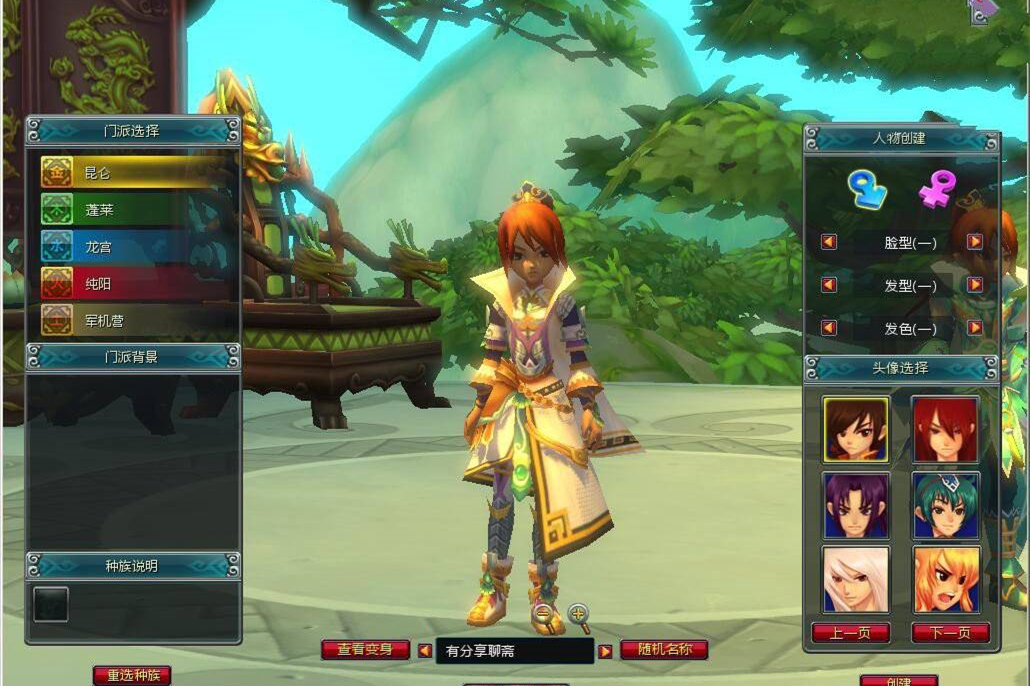Select the pink female gender symbol

[938, 189]
